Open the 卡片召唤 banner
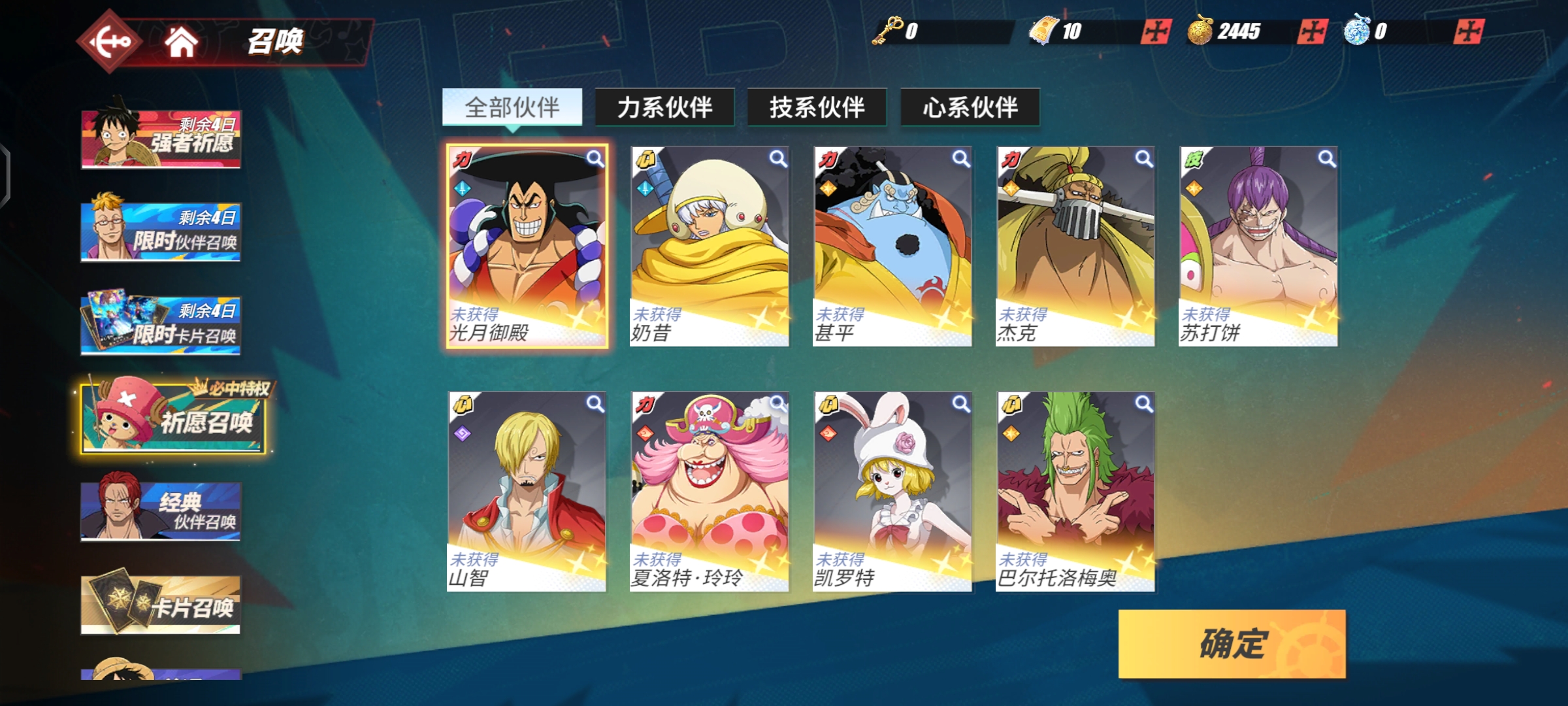The height and width of the screenshot is (706, 1568). (x=161, y=605)
